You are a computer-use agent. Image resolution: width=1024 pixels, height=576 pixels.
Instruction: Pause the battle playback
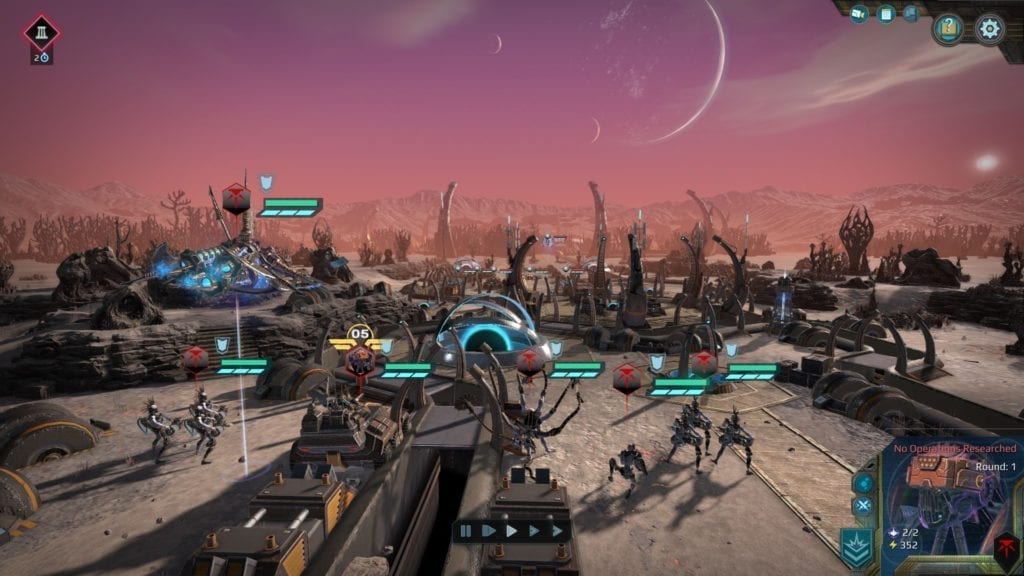pyautogui.click(x=466, y=531)
